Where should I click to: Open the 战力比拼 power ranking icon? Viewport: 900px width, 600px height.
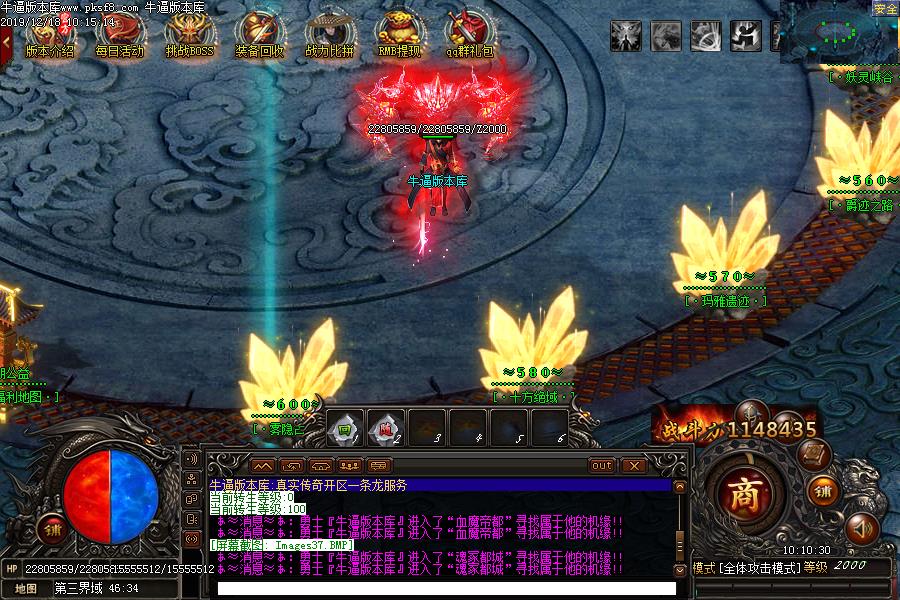click(x=329, y=33)
